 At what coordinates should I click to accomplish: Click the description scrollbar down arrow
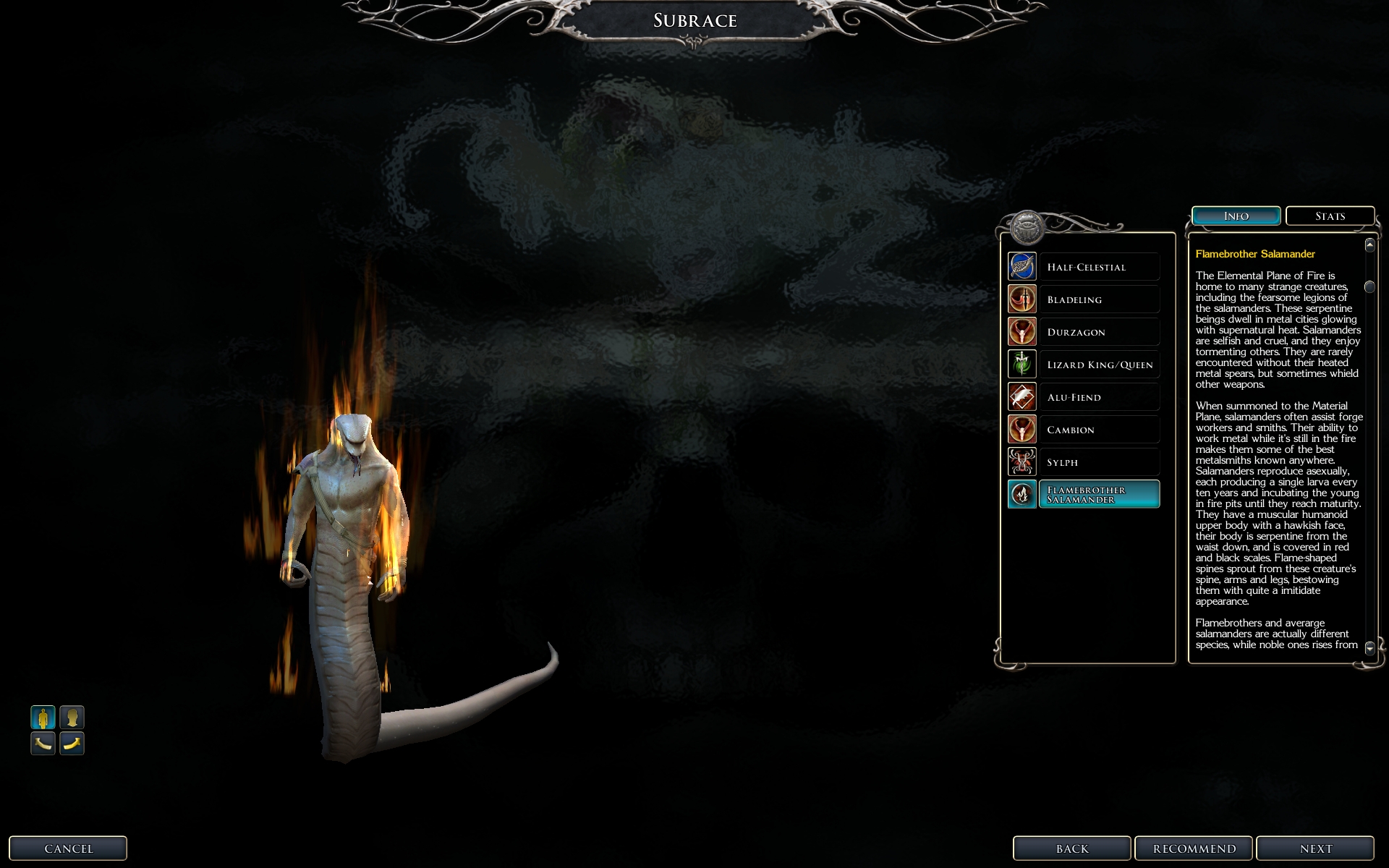[1369, 647]
